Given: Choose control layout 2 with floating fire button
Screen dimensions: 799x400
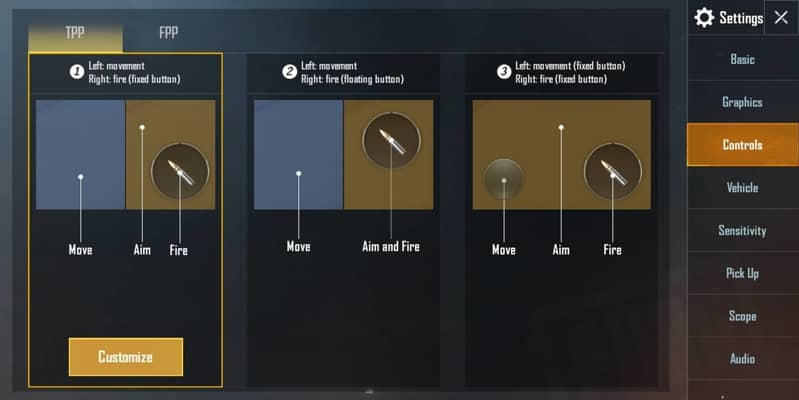Looking at the screenshot, I should pyautogui.click(x=343, y=155).
